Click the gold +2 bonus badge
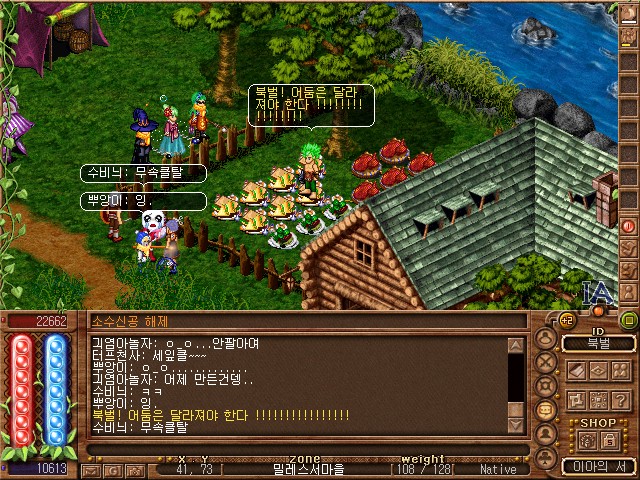The image size is (640, 480). pos(566,320)
